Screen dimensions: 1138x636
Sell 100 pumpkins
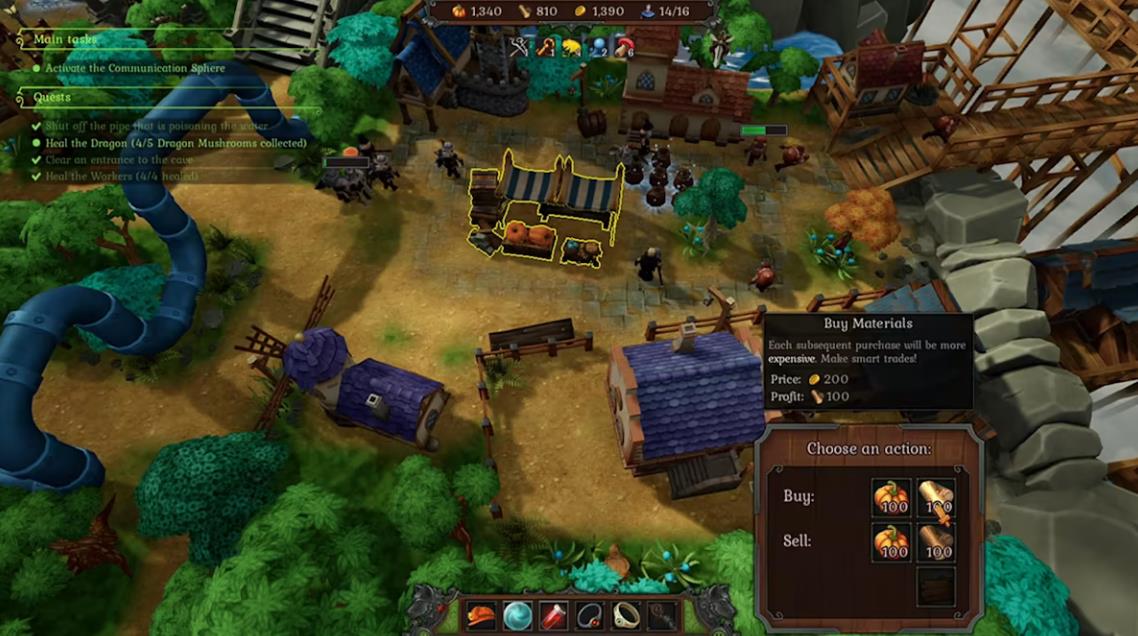coord(890,543)
